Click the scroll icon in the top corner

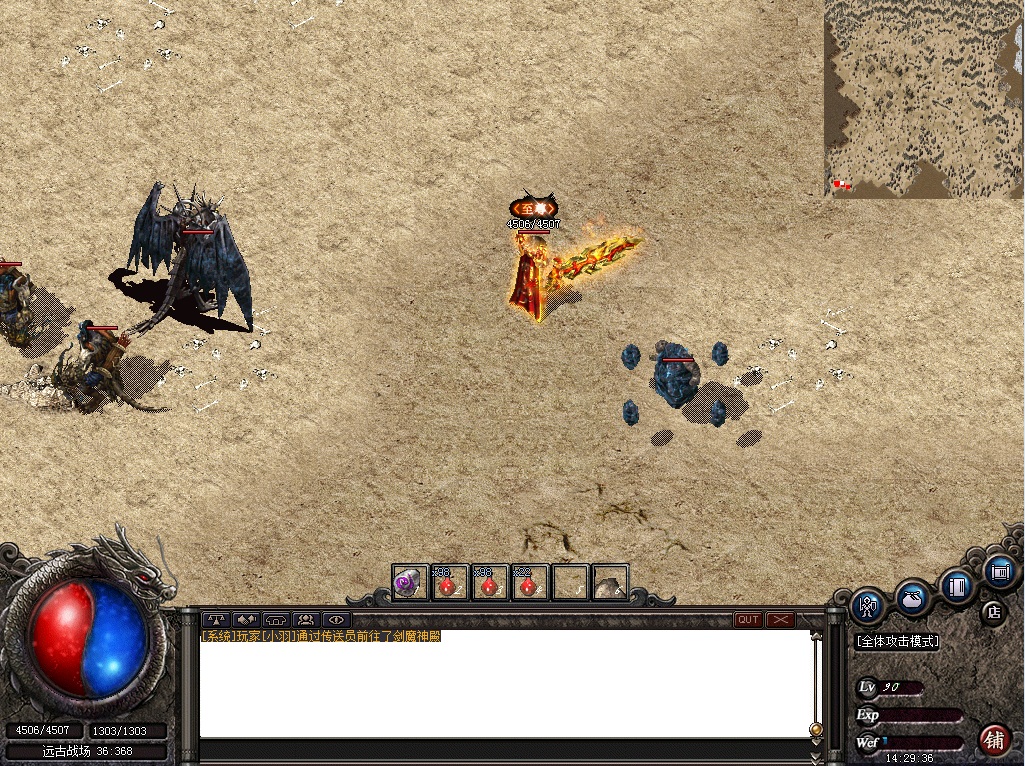click(x=998, y=572)
